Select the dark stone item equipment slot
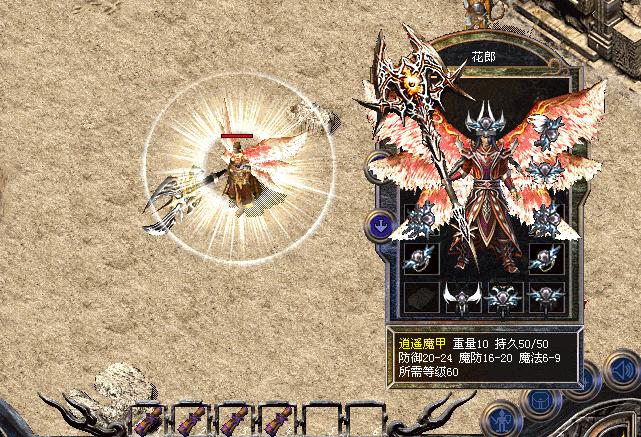This screenshot has height=437, width=641. (418, 295)
